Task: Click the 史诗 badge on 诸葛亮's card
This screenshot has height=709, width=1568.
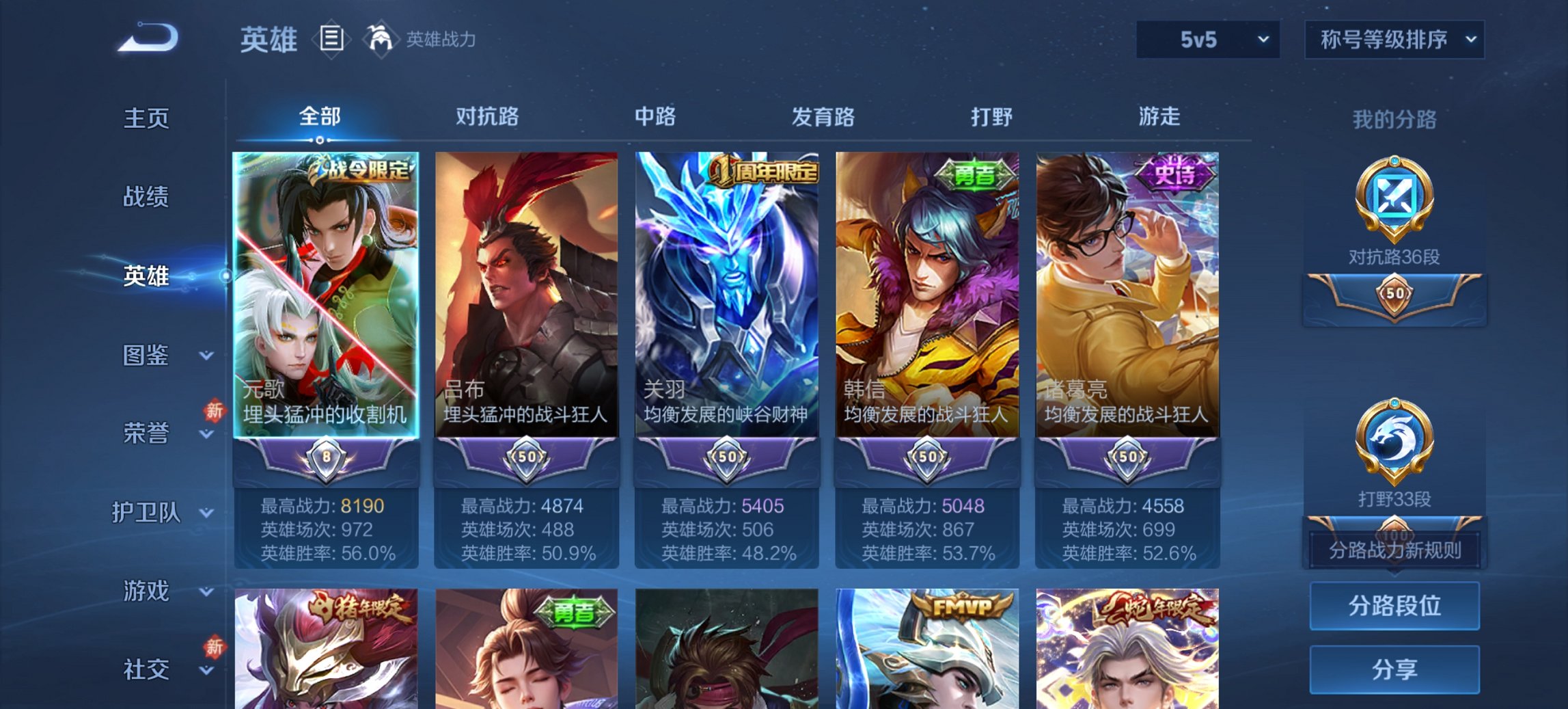Action: [x=1174, y=174]
